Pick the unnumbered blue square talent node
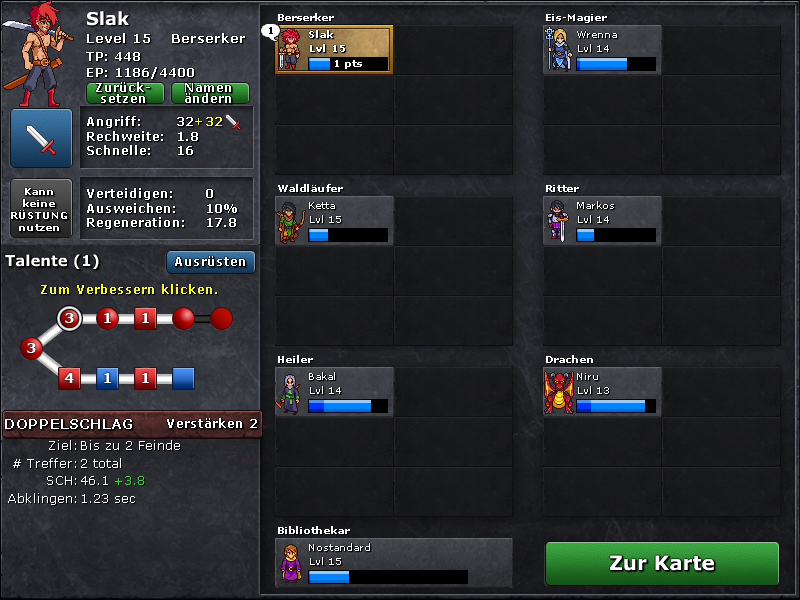Viewport: 800px width, 600px height. tap(183, 378)
